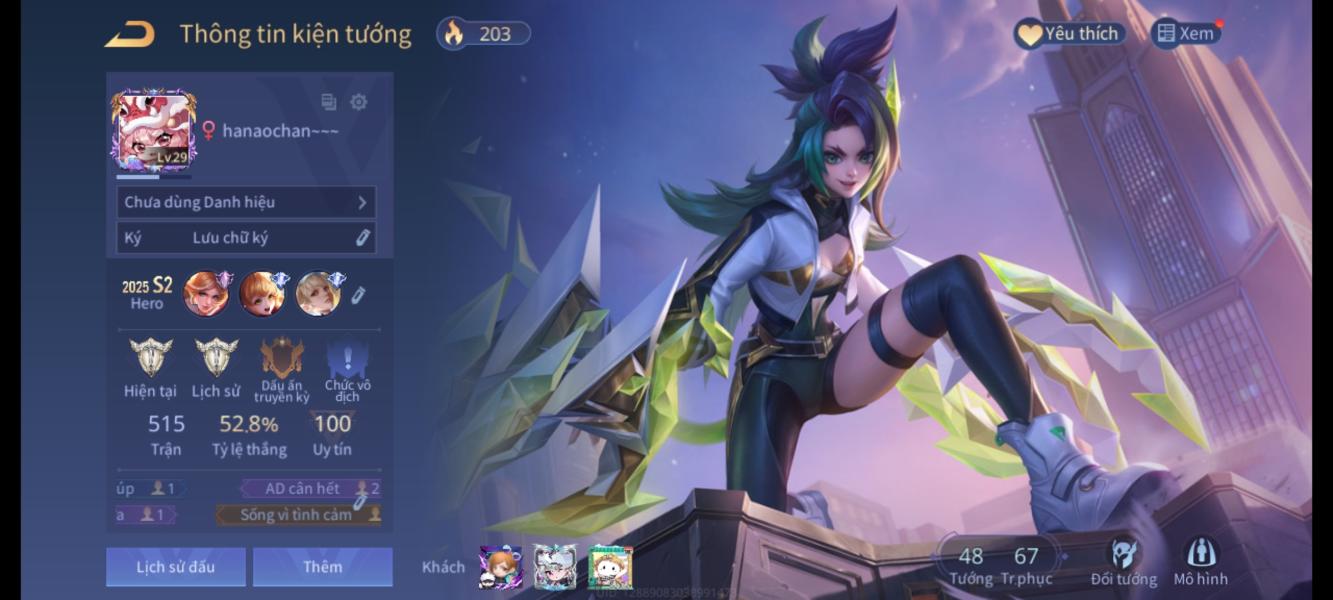
Task: Open the Đối tượng icon
Action: coord(1123,562)
